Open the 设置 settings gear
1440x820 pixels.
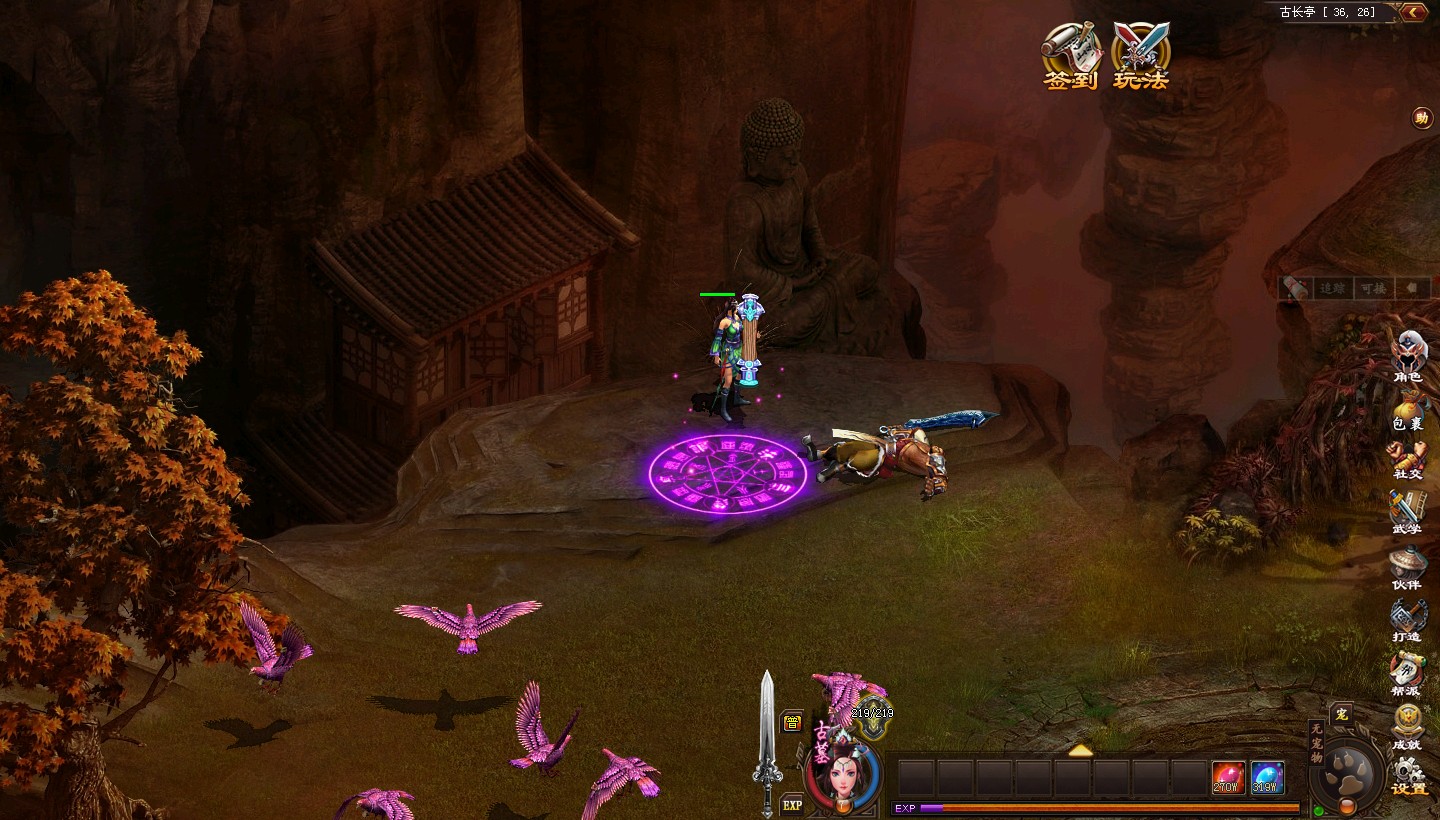coord(1409,776)
